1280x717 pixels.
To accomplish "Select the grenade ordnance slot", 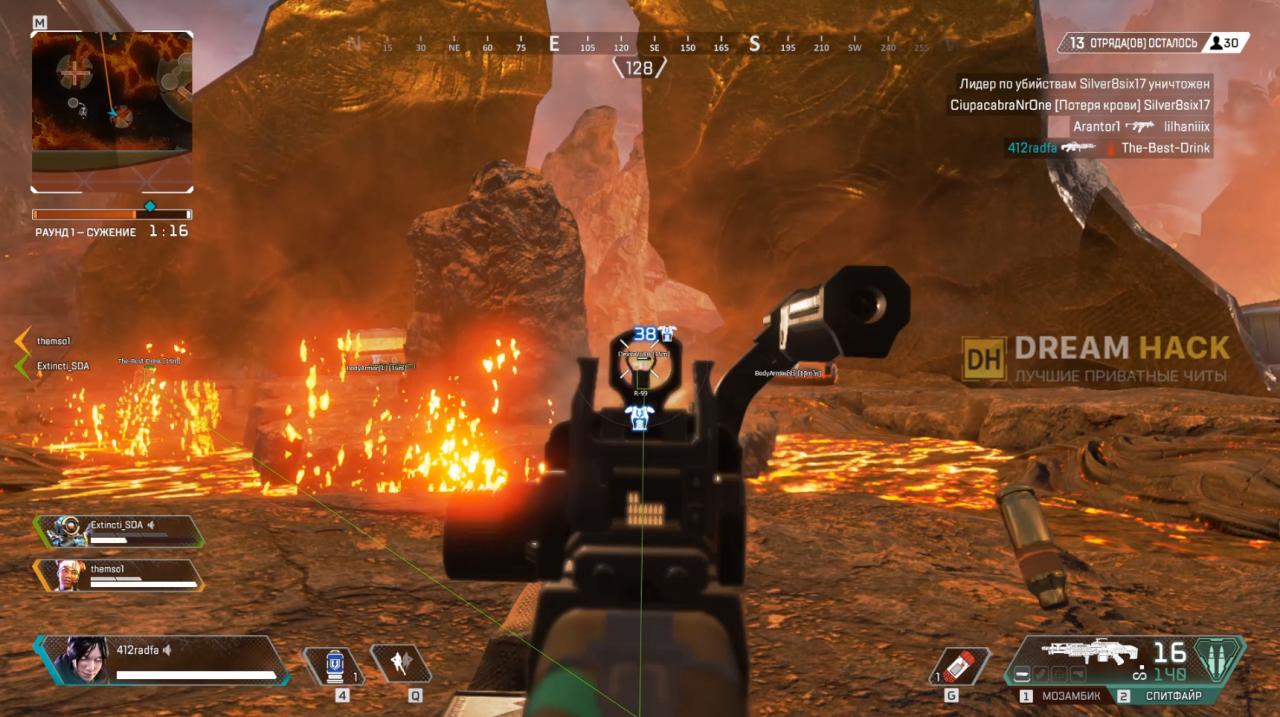I will (959, 665).
